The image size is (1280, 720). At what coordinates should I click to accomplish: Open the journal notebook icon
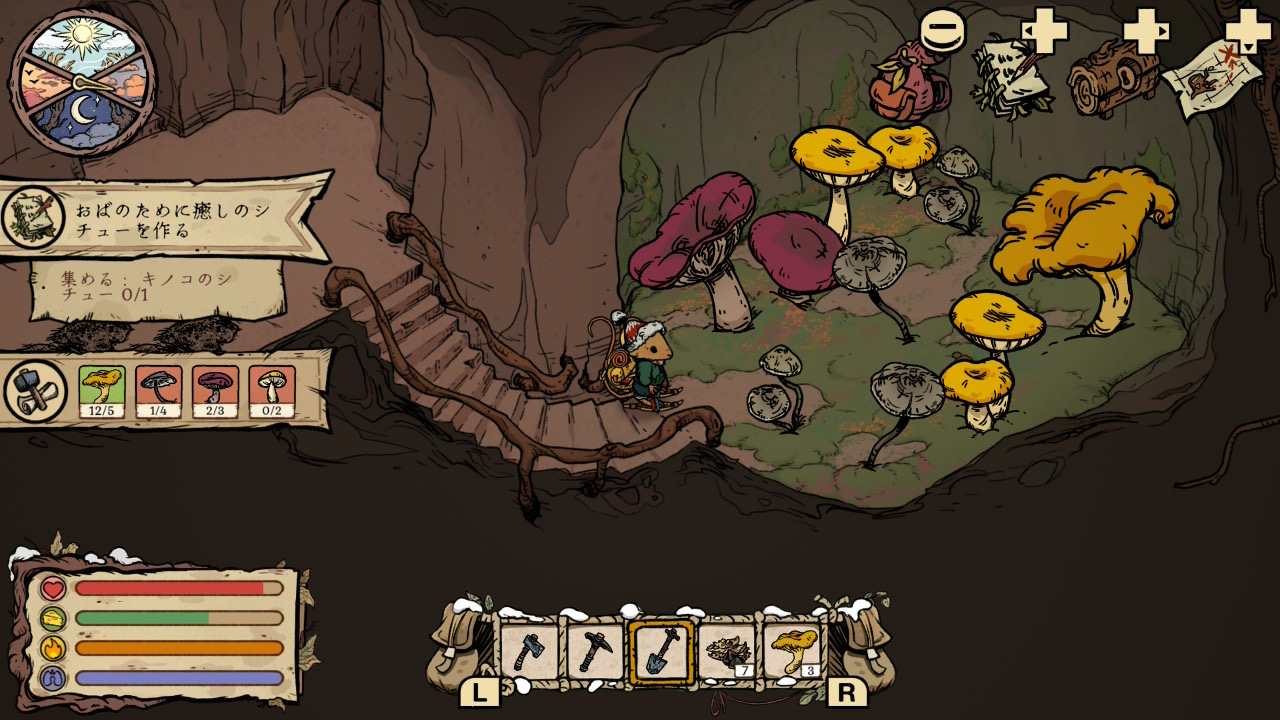[x=1012, y=78]
